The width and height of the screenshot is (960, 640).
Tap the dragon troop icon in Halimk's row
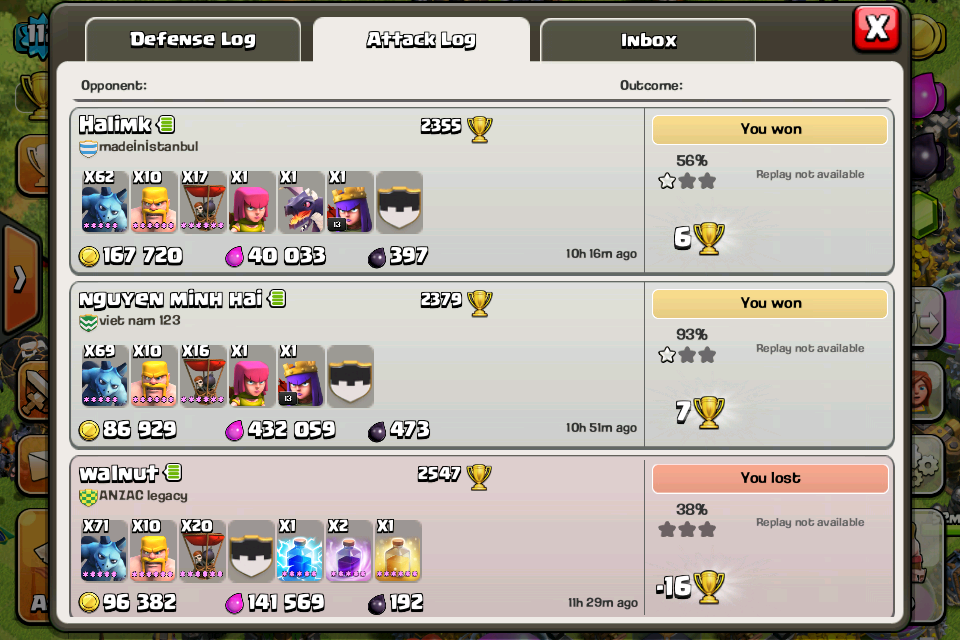301,202
